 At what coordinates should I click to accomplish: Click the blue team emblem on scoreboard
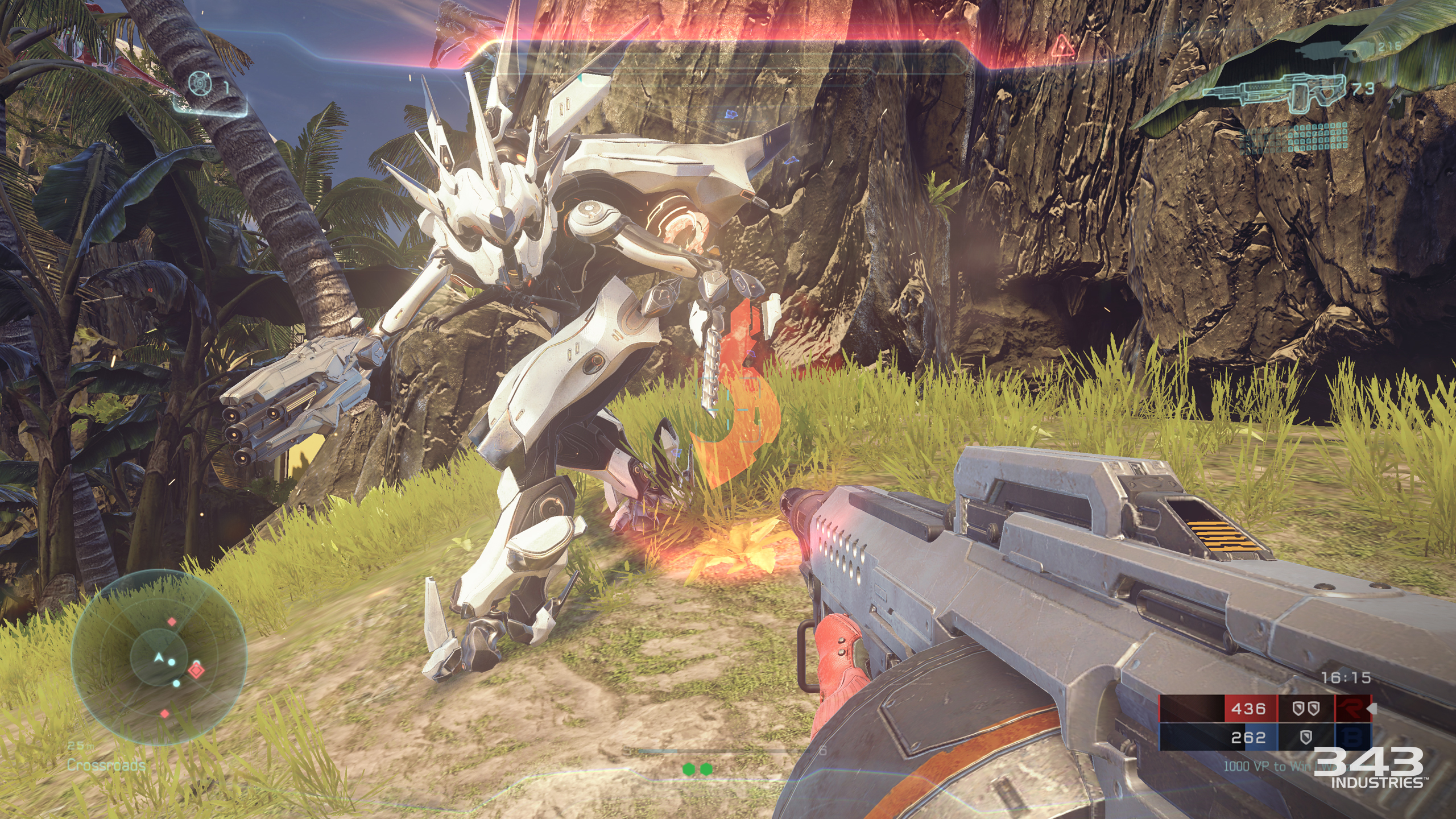click(1354, 738)
